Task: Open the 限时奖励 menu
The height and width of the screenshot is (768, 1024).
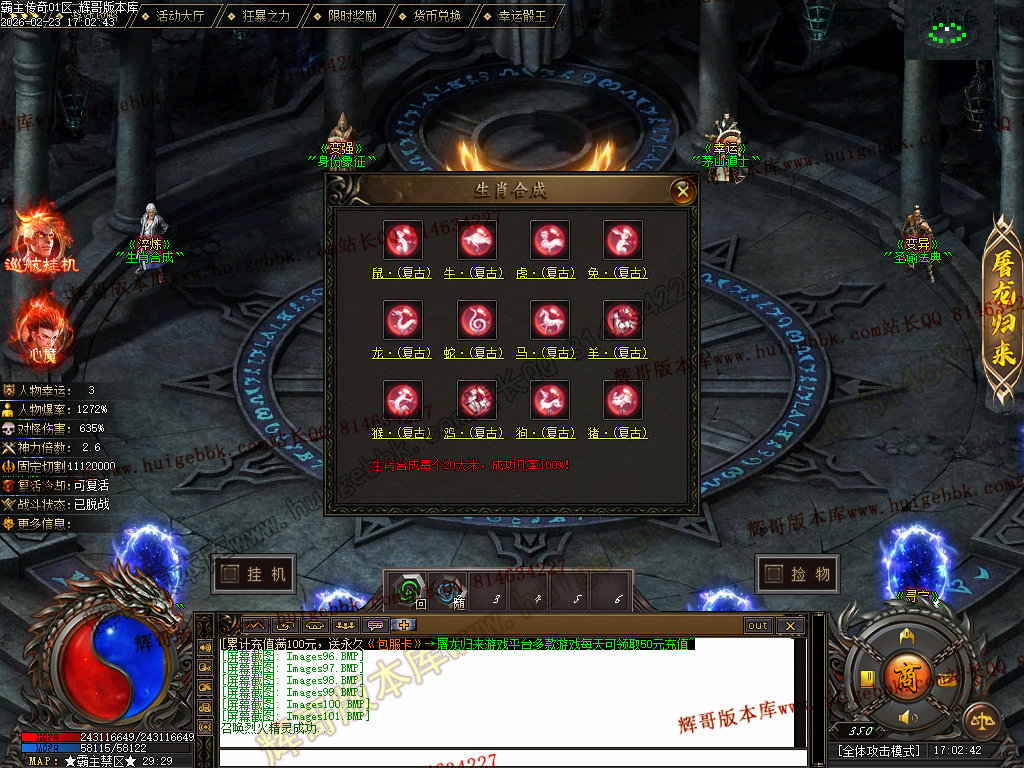Action: pos(352,16)
